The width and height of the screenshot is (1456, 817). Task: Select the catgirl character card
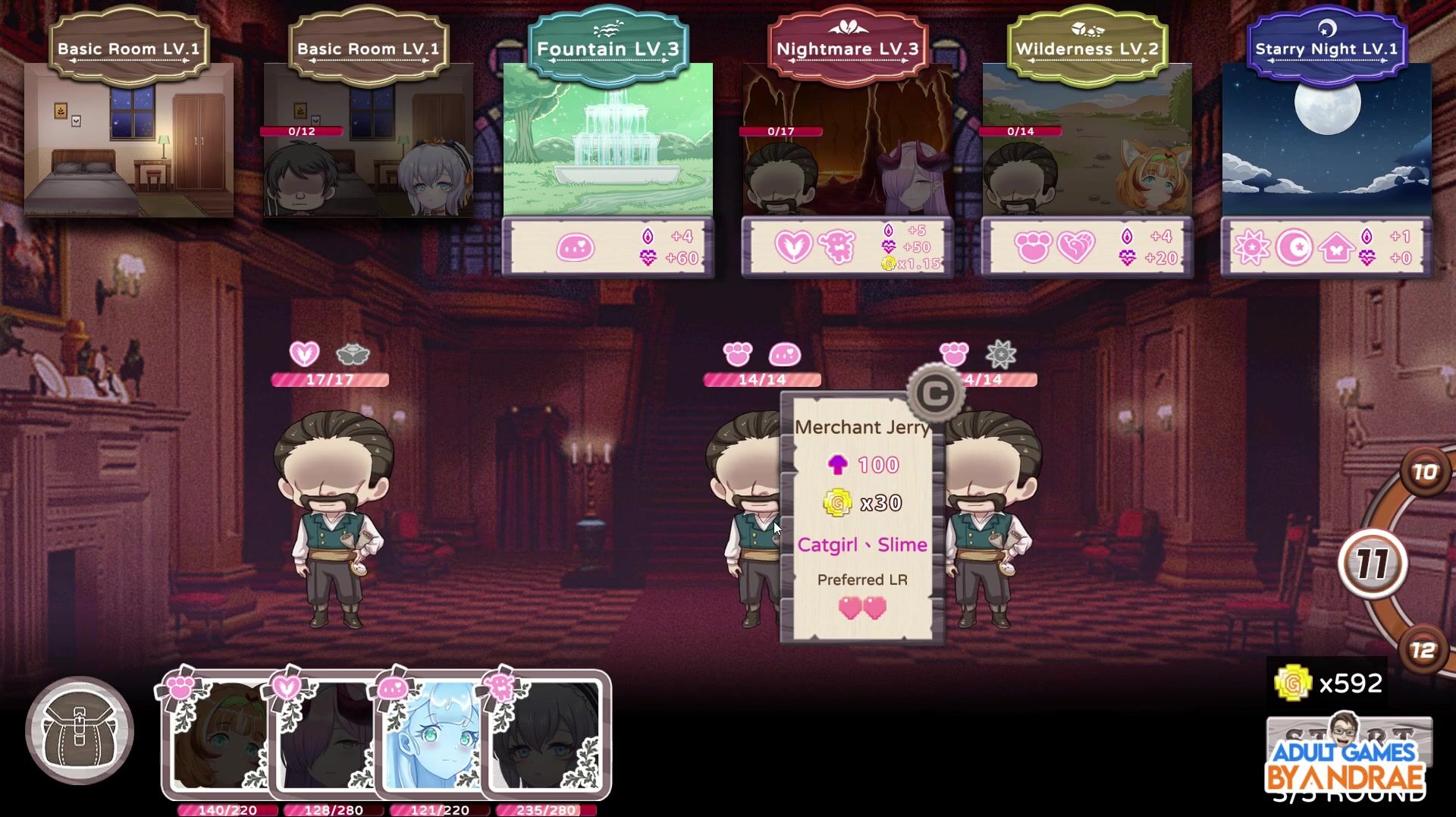(218, 736)
